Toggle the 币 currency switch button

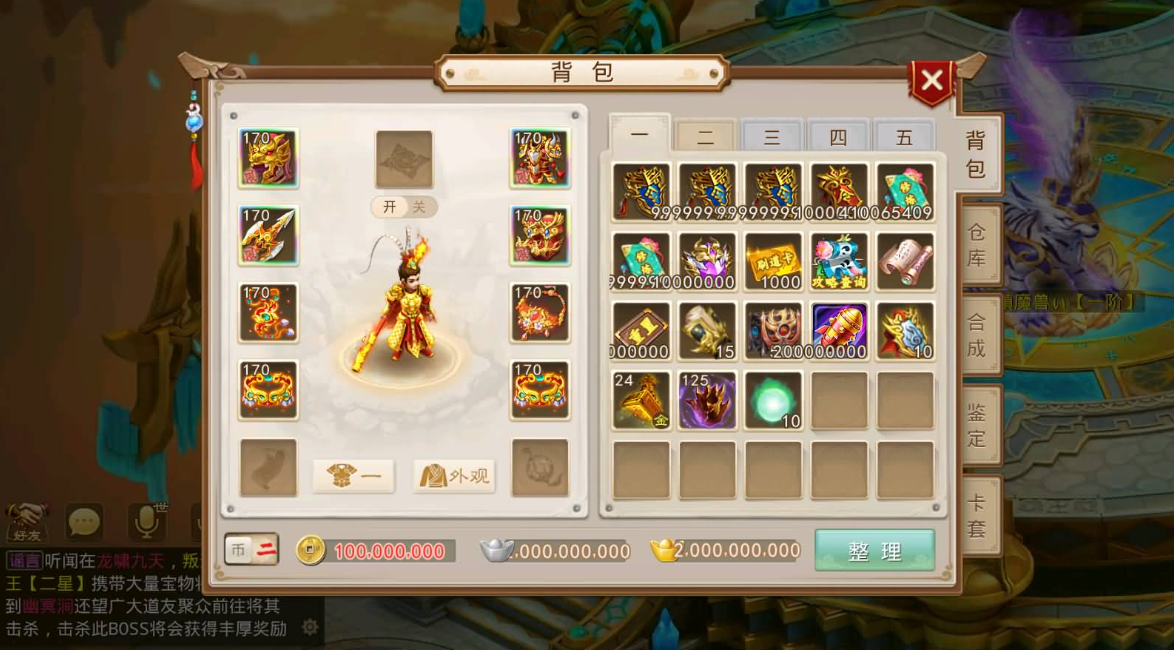[x=251, y=549]
